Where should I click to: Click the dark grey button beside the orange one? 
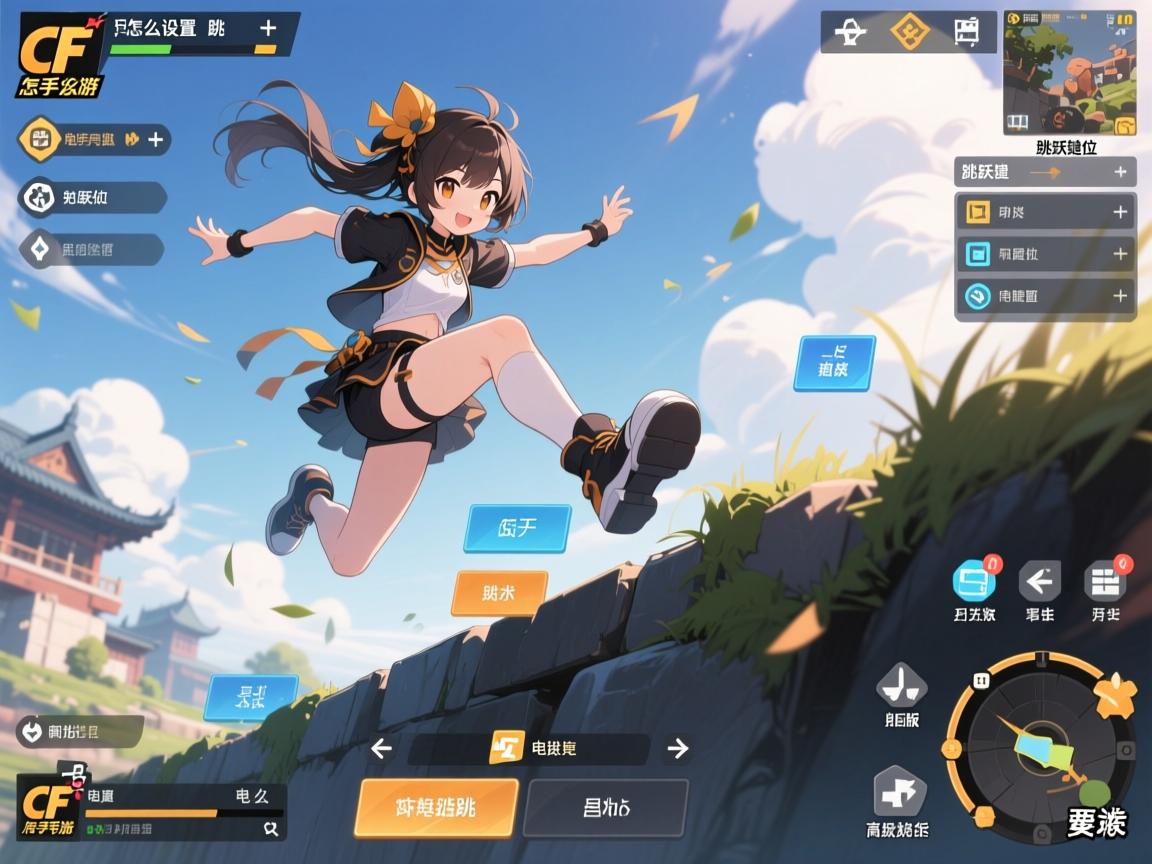point(606,807)
